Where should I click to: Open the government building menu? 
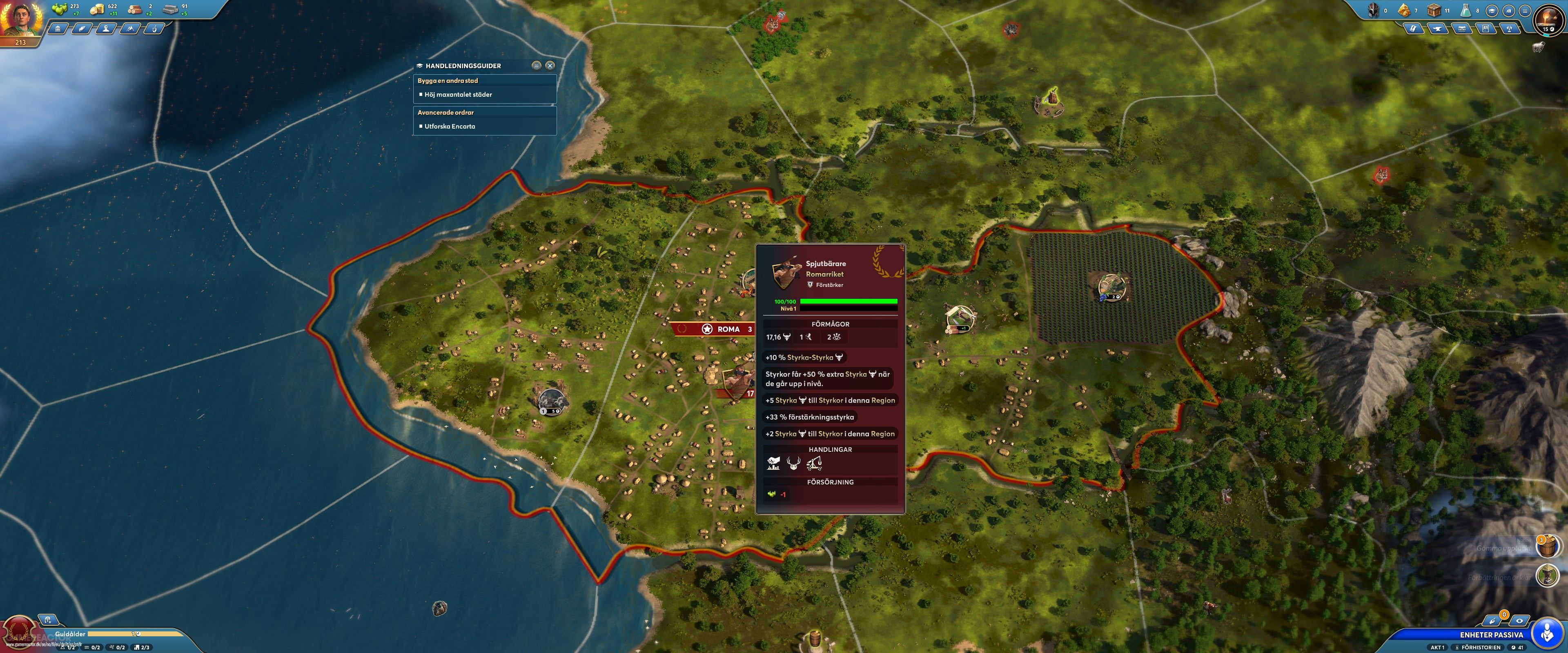pyautogui.click(x=58, y=29)
